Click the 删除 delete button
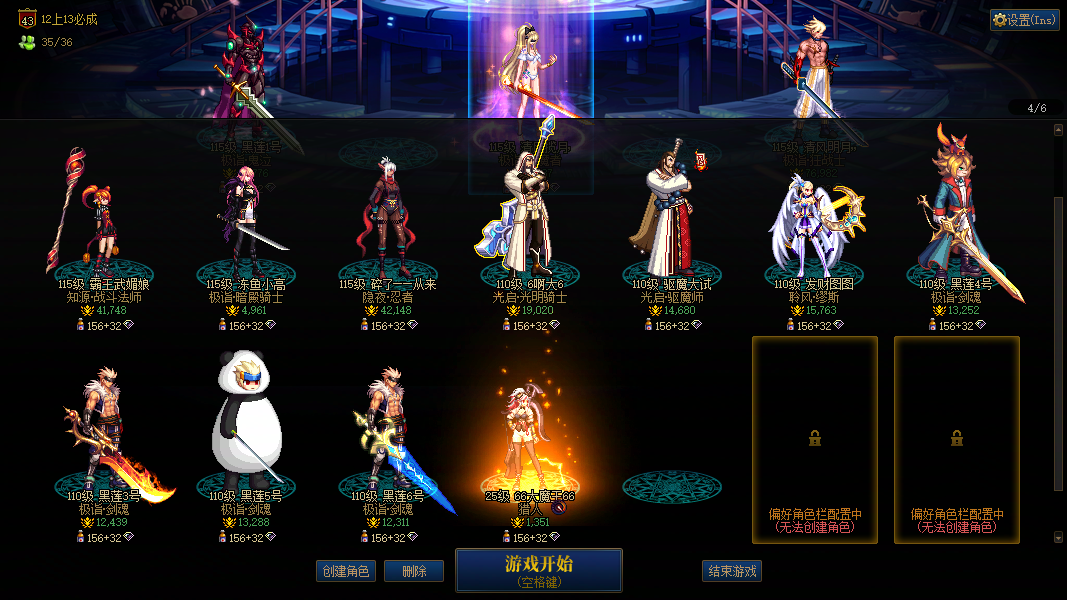 pos(414,571)
